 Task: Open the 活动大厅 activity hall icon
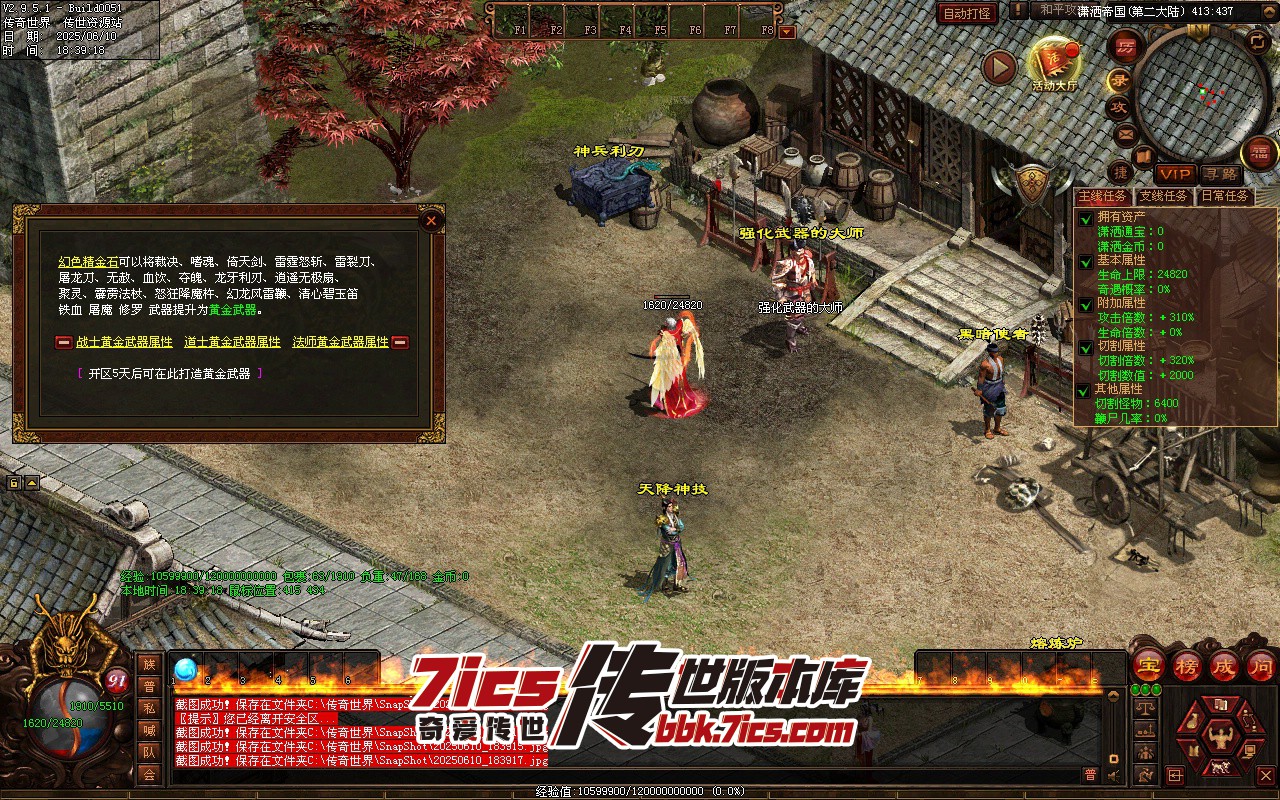1054,62
